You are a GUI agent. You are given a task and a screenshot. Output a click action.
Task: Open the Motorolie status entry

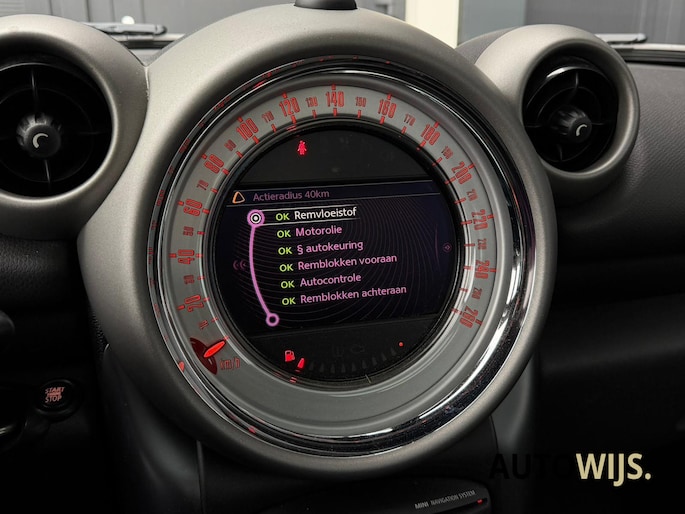point(319,232)
